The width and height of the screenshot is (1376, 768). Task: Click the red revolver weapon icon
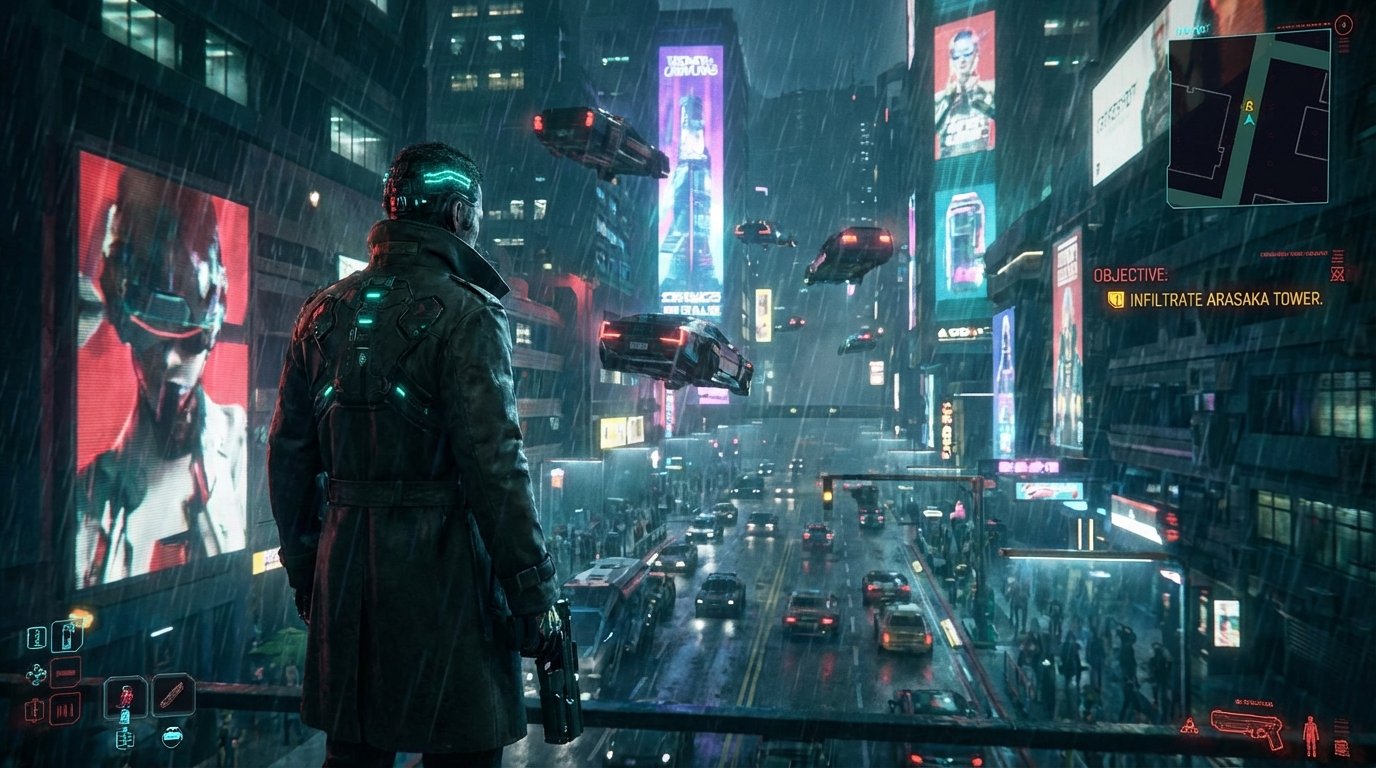click(x=1246, y=731)
